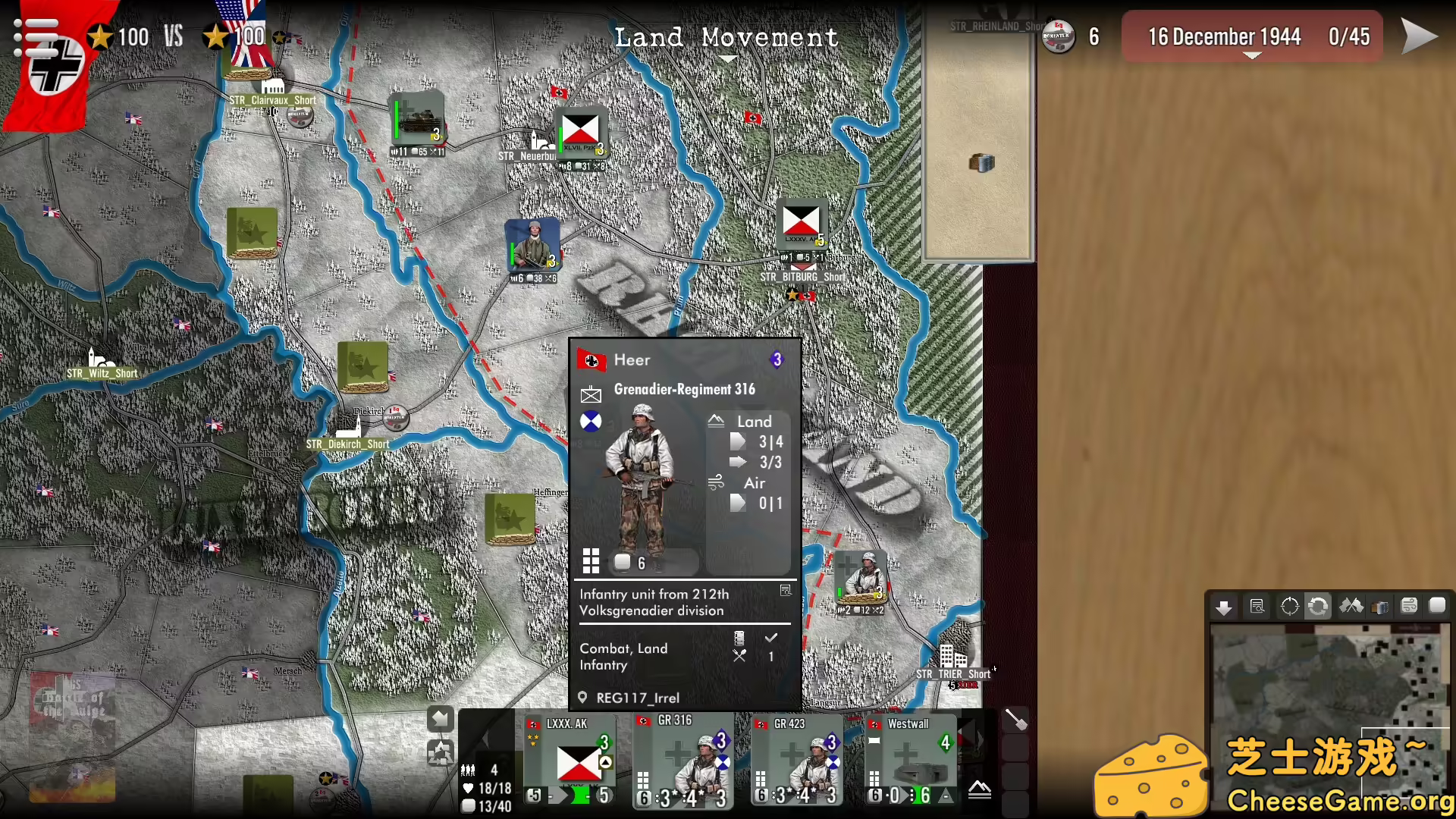
Task: Click the mountain terrain icon beside the Westwall card
Action: pos(980,789)
